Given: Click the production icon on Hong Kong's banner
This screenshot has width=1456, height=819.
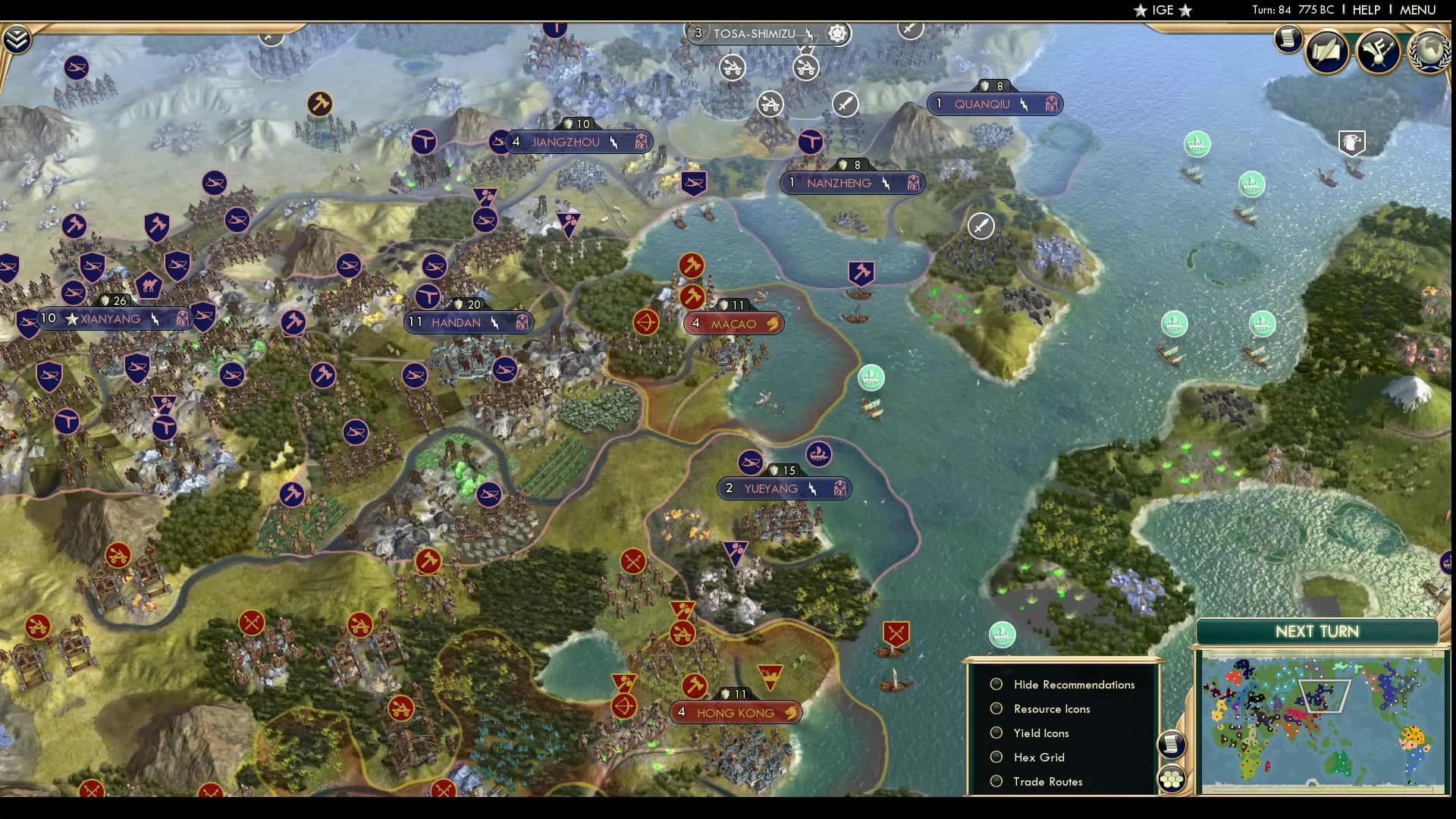Looking at the screenshot, I should coord(791,712).
